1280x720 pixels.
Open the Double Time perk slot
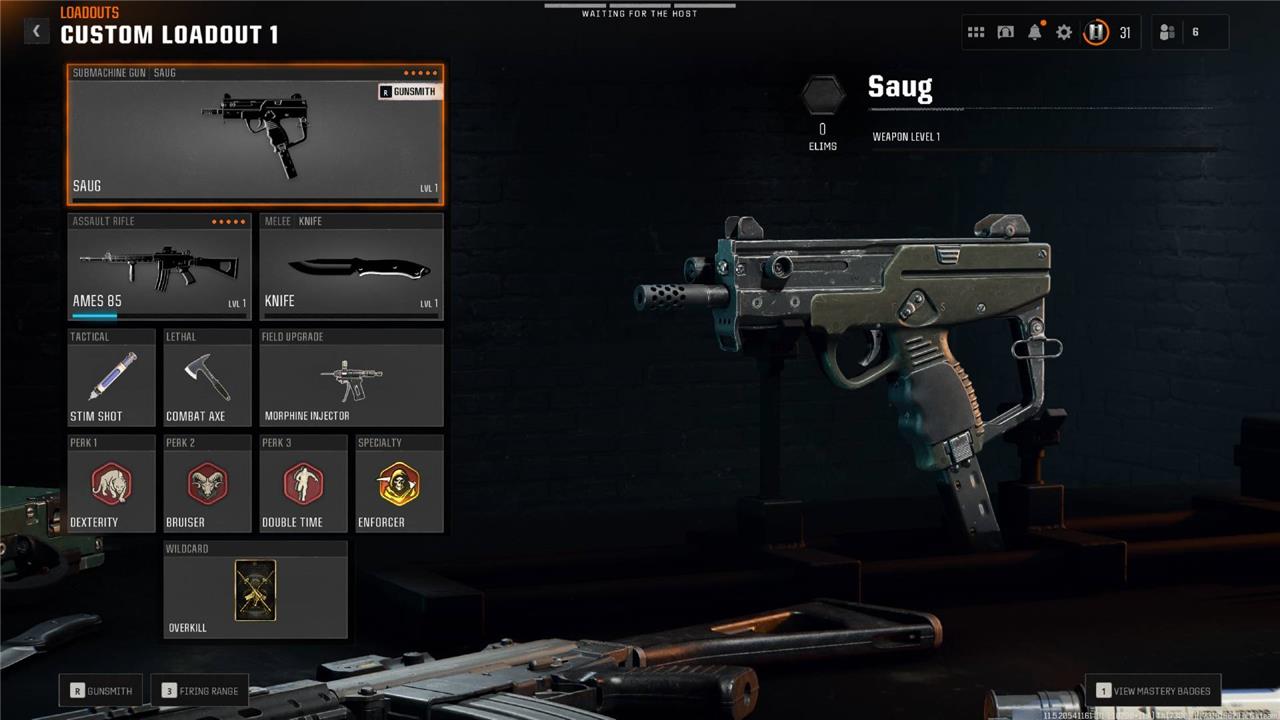click(x=303, y=484)
